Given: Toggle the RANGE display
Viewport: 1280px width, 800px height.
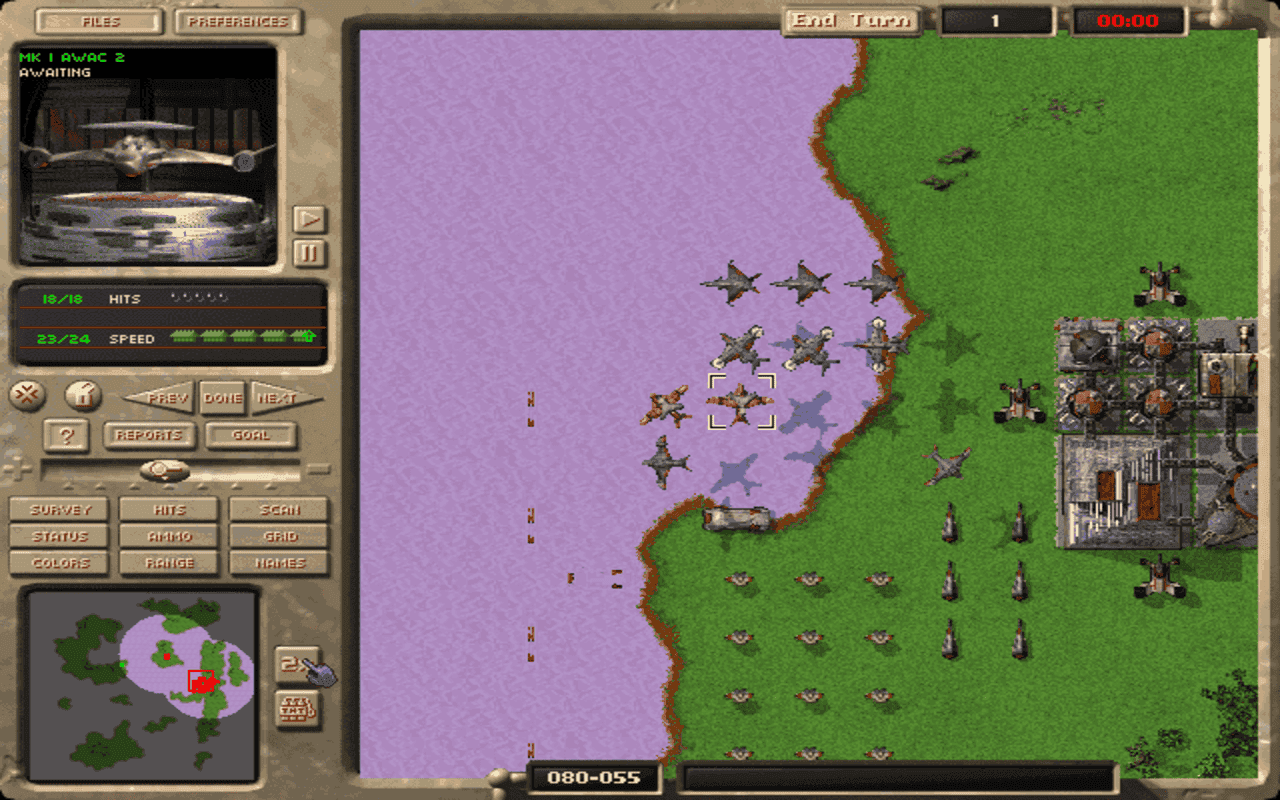Looking at the screenshot, I should [x=168, y=562].
